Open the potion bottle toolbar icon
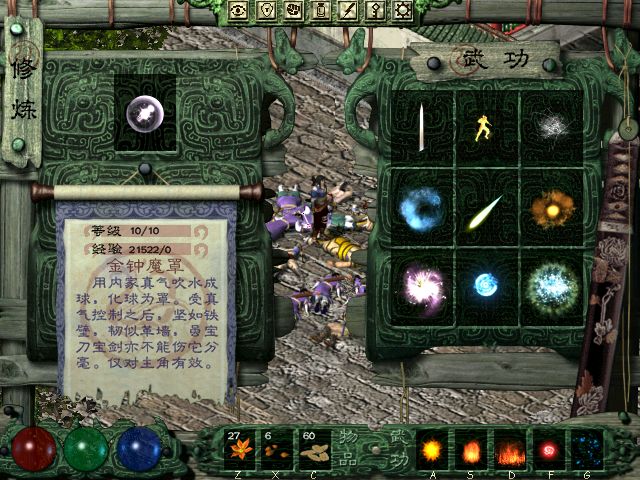This screenshot has width=640, height=480. coord(321,11)
